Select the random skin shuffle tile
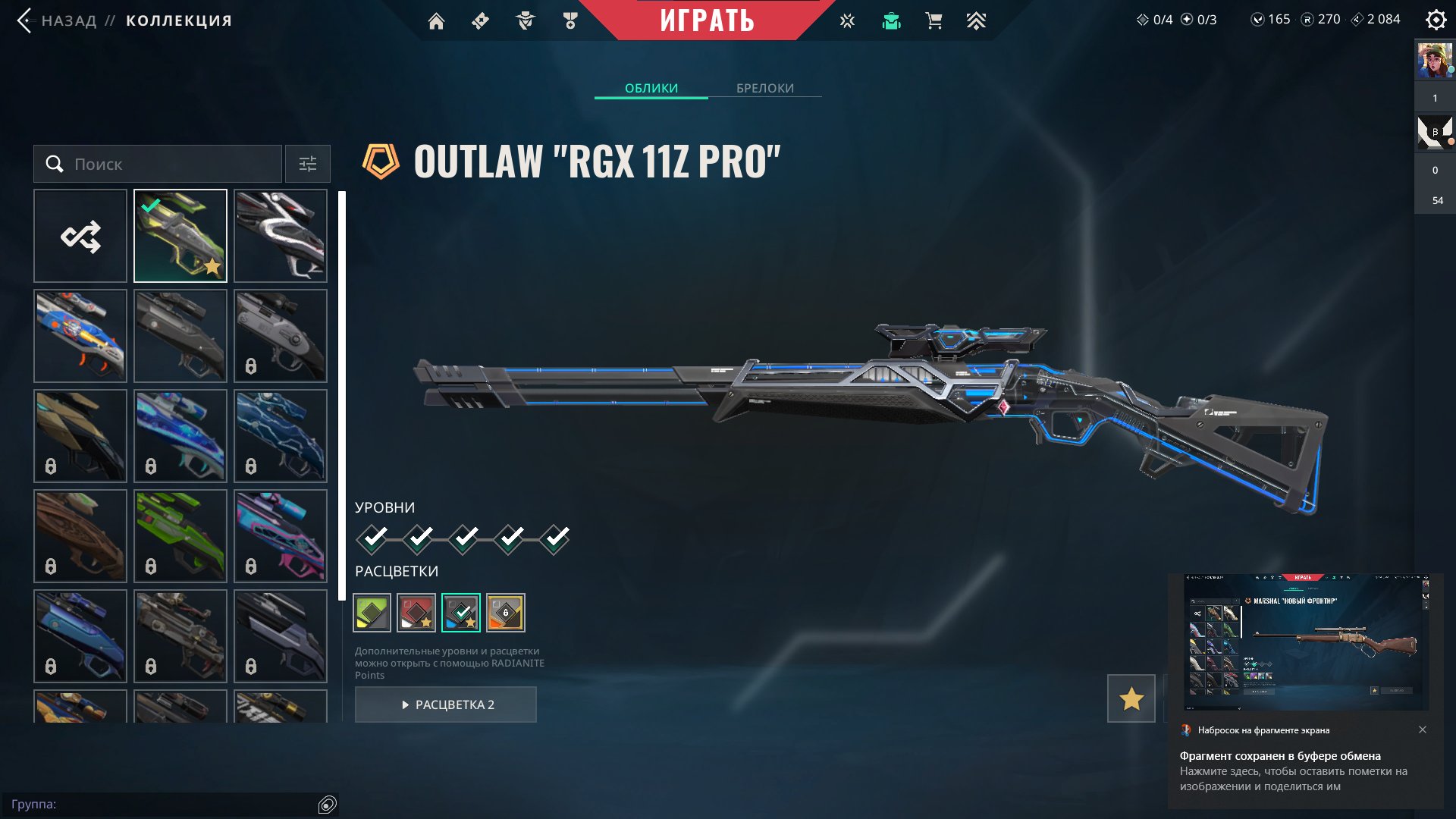 [80, 236]
